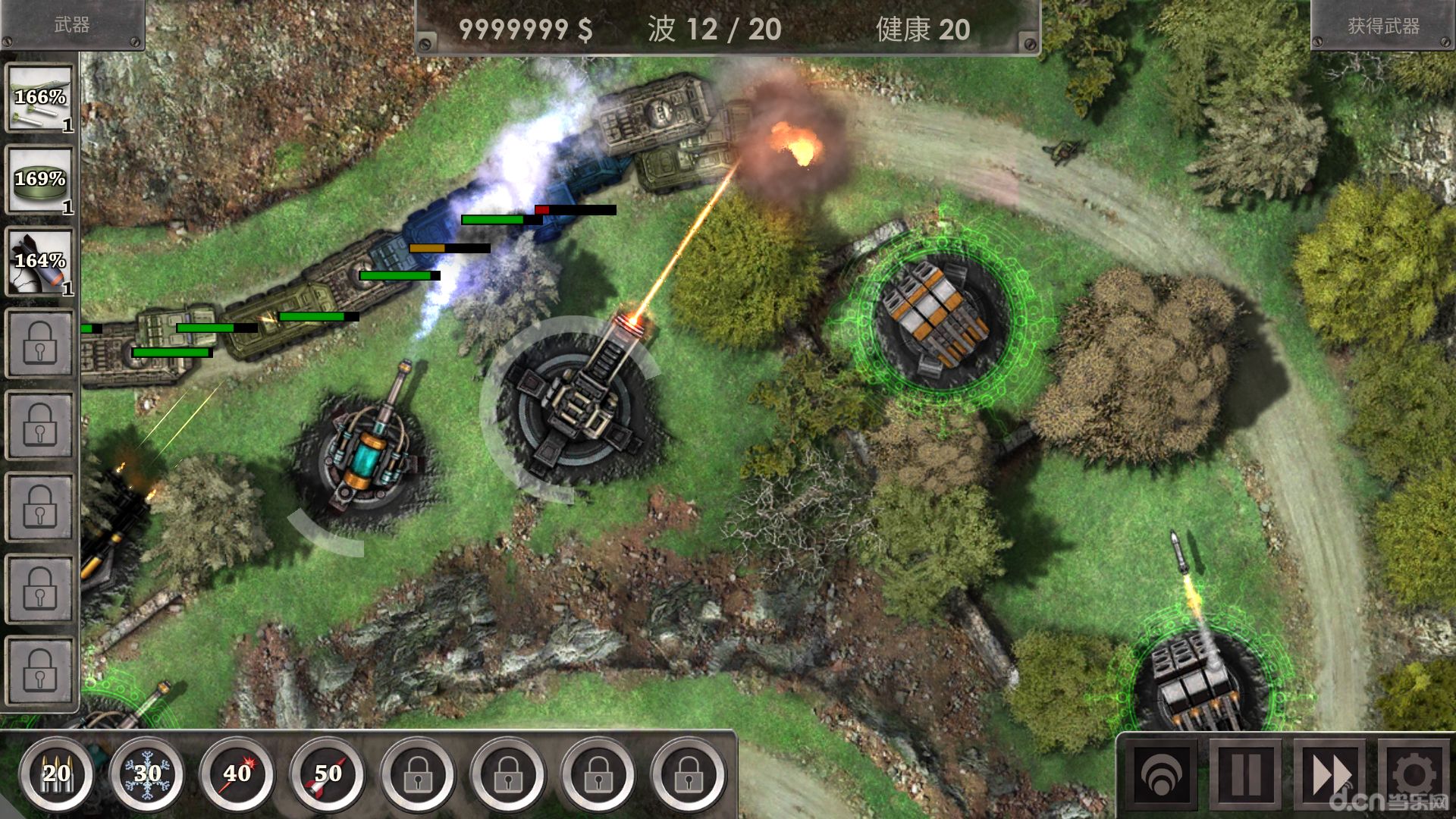Choose the 164% bomb weapon slot
This screenshot has height=819, width=1456.
41,262
